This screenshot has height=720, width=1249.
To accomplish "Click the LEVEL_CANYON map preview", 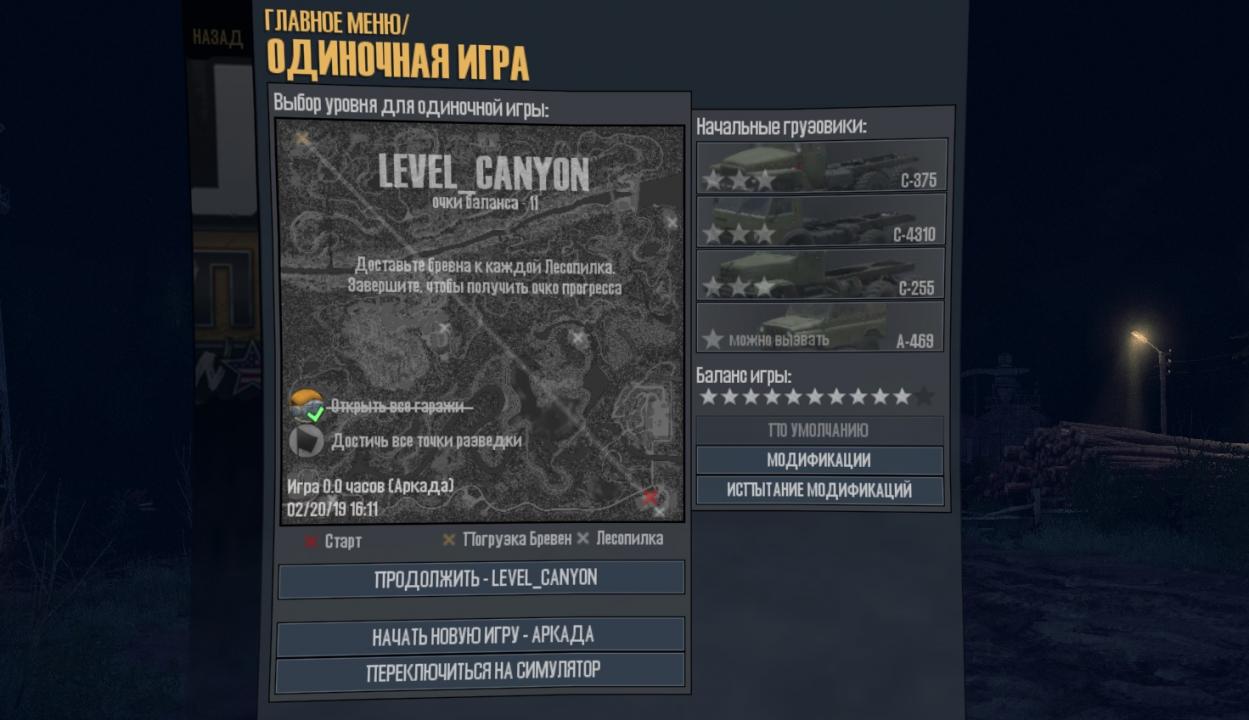I will (x=480, y=322).
